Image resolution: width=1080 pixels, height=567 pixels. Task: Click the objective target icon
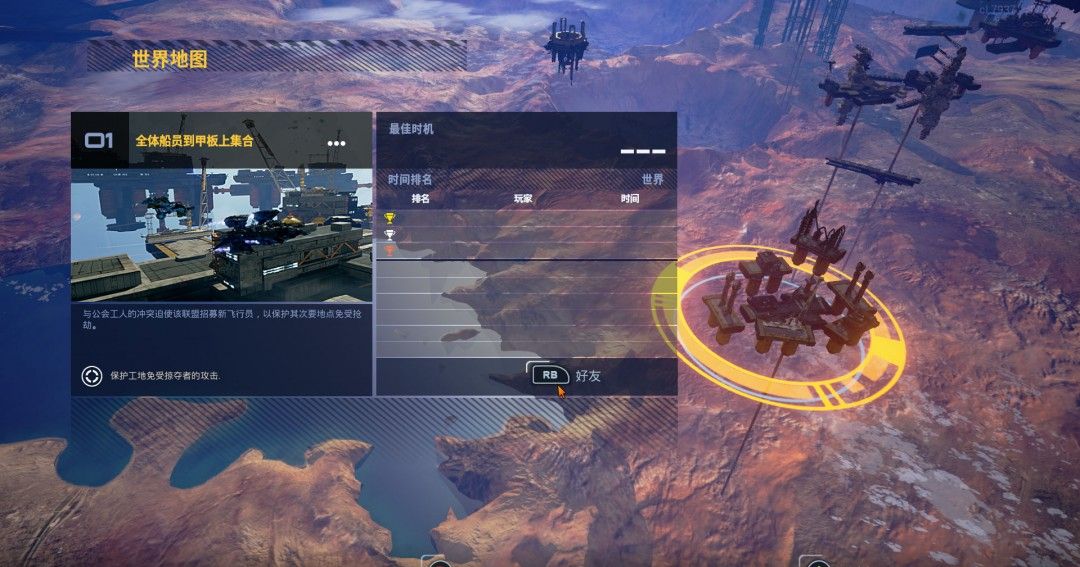point(92,376)
